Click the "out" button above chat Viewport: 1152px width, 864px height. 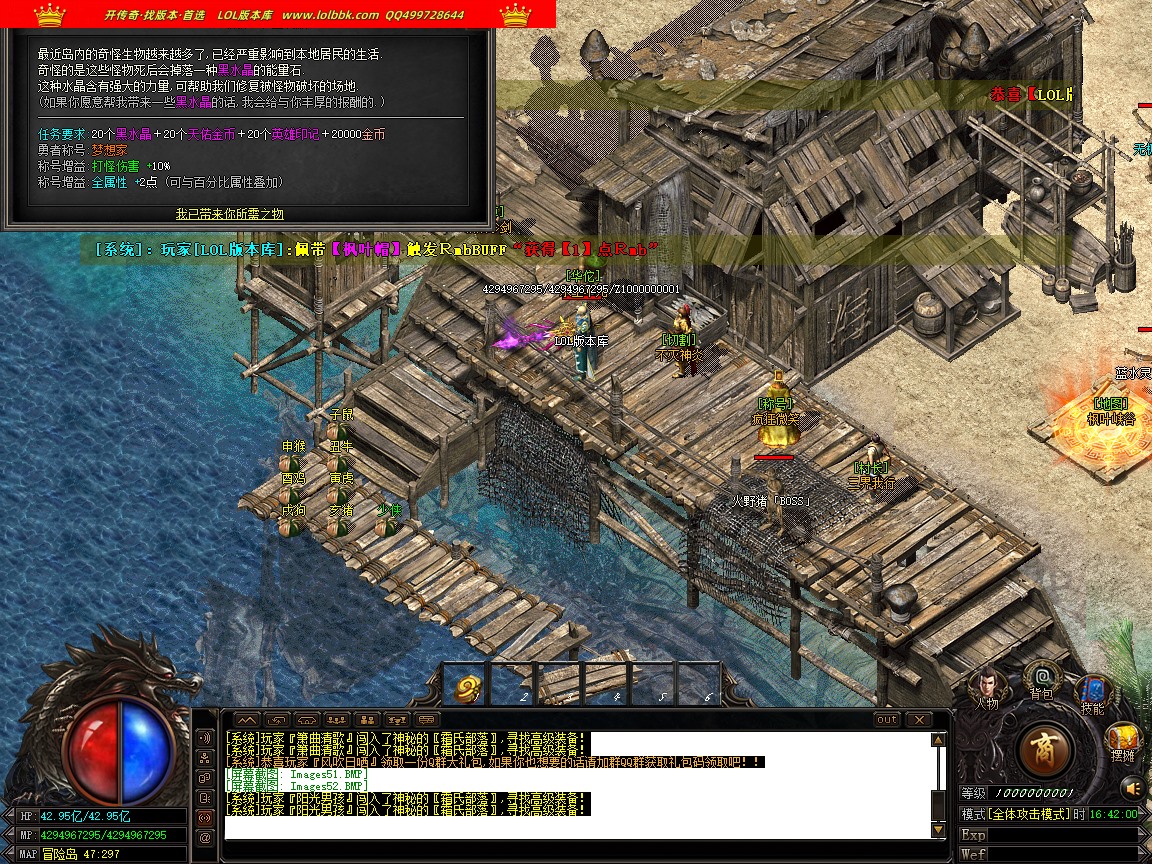[x=886, y=719]
